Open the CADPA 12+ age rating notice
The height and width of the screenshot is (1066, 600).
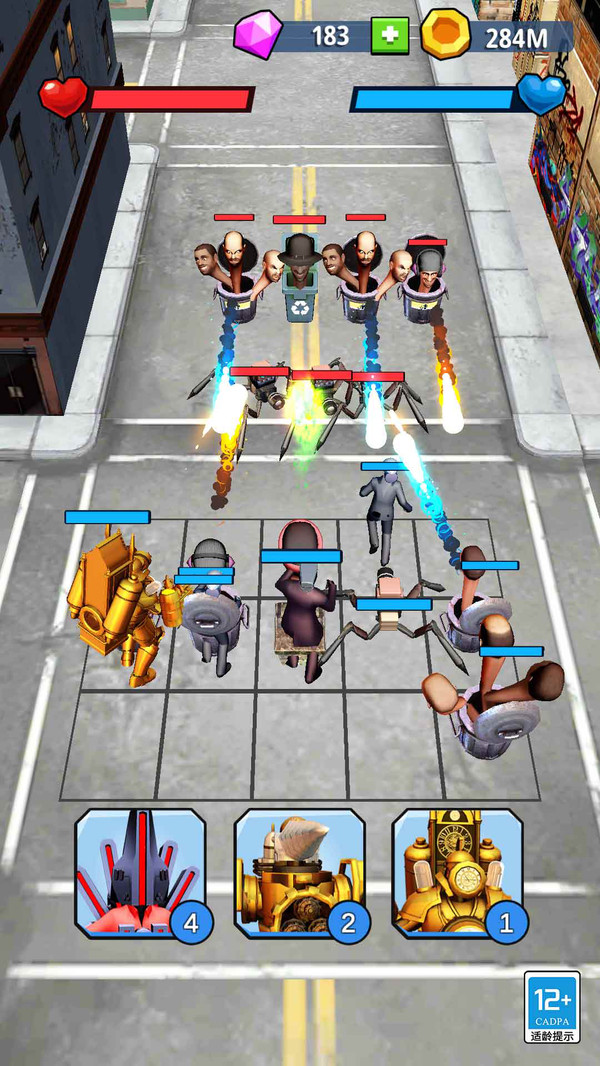(x=552, y=1006)
